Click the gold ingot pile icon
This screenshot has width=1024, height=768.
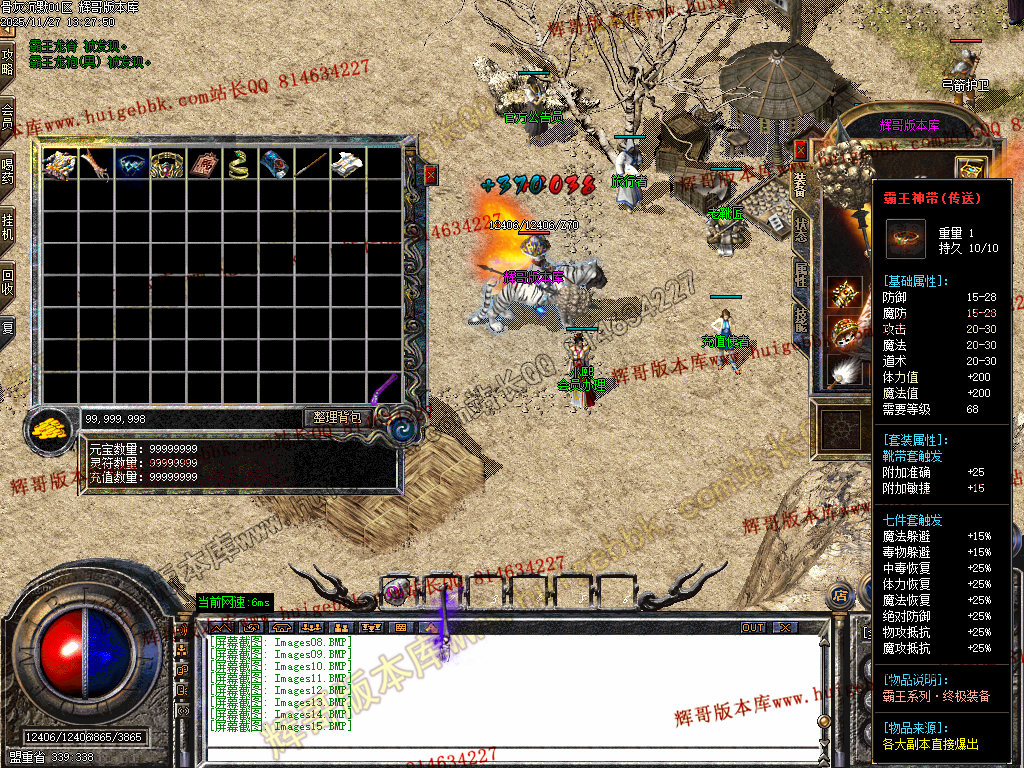50,429
